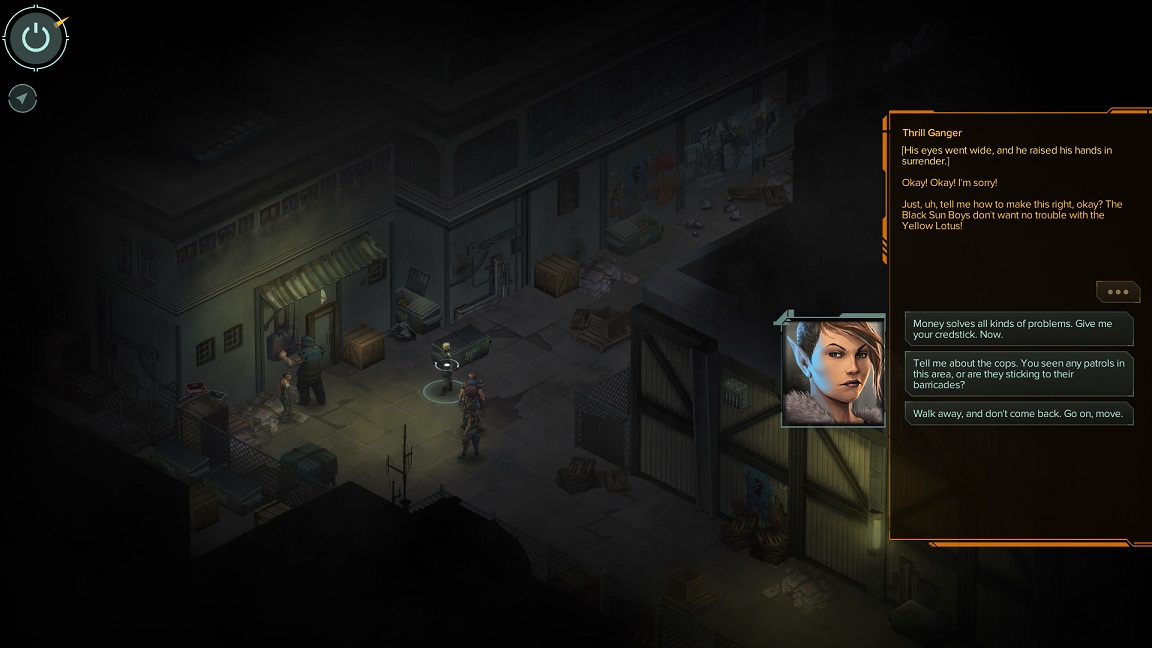Ask the ganger about the cops
This screenshot has height=648, width=1152.
point(1019,373)
